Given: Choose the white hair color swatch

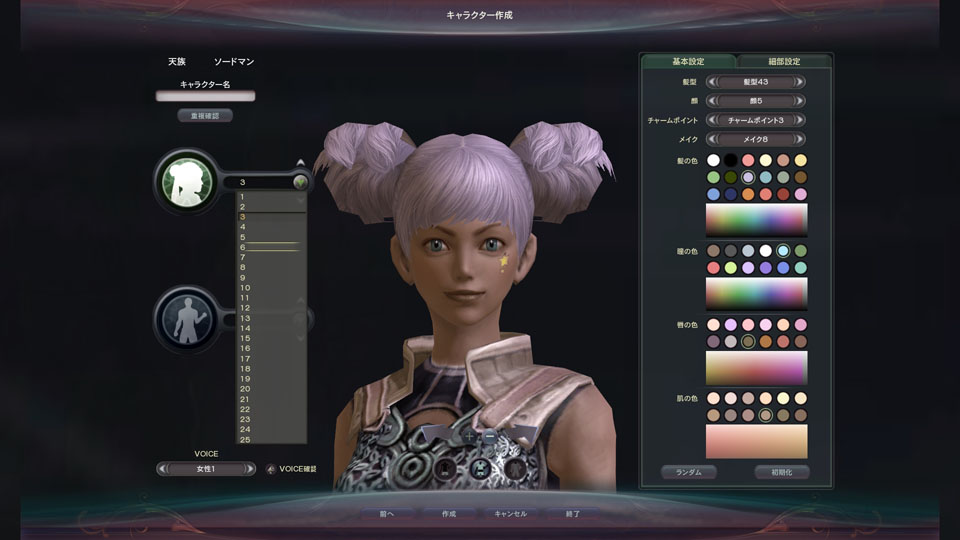Looking at the screenshot, I should coord(713,160).
